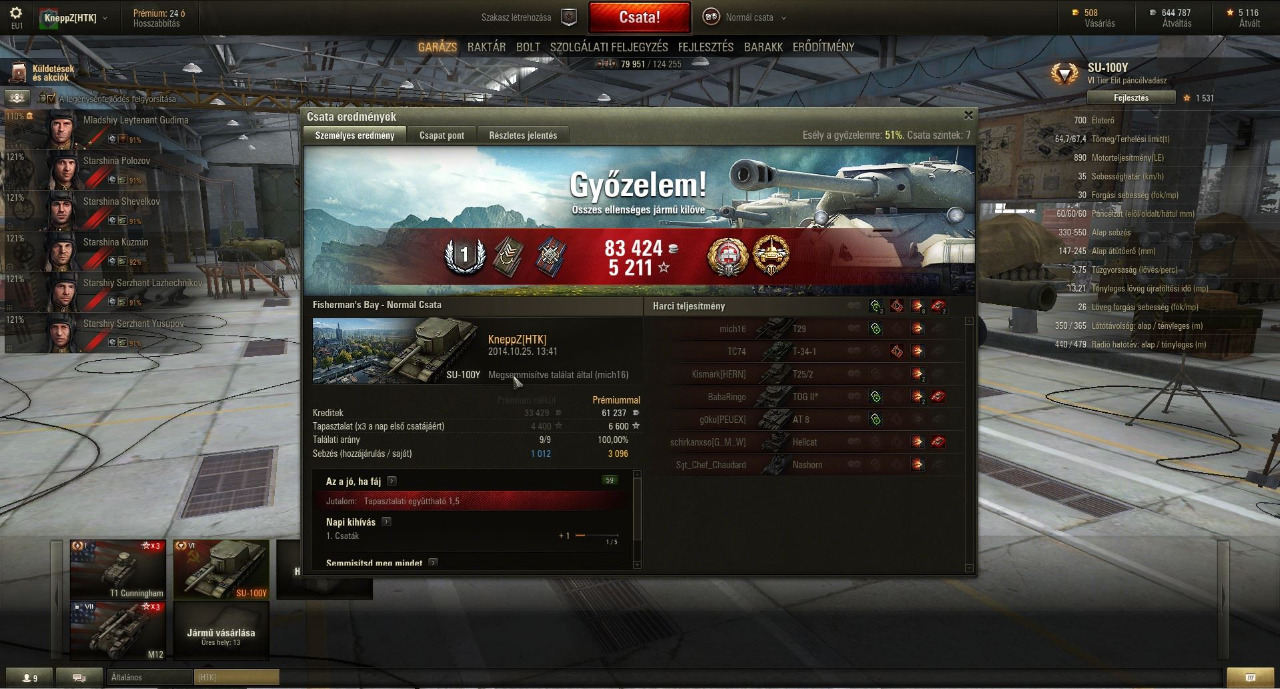Select the T1 Cunningham tank tile

point(117,569)
